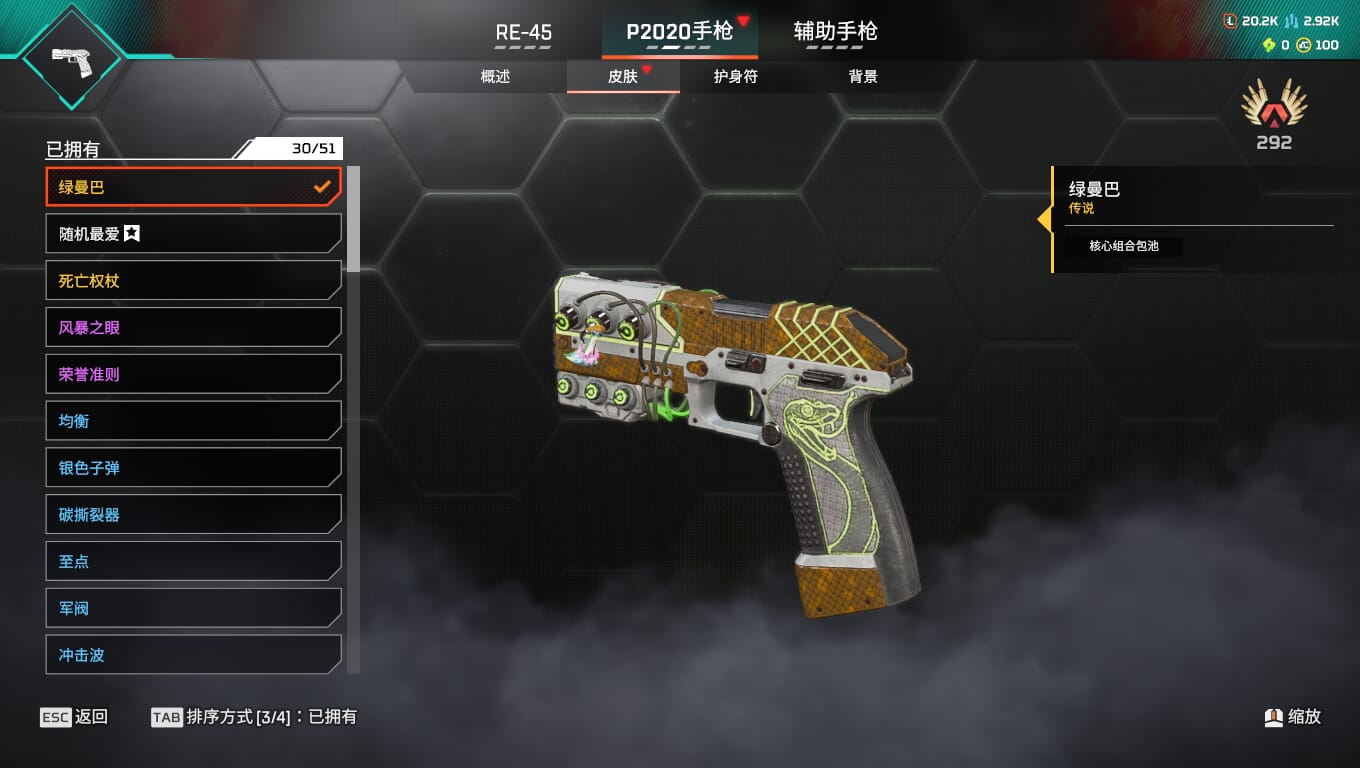Viewport: 1360px width, 768px height.
Task: Choose the 随机最爱 random favorite option
Action: 193,234
